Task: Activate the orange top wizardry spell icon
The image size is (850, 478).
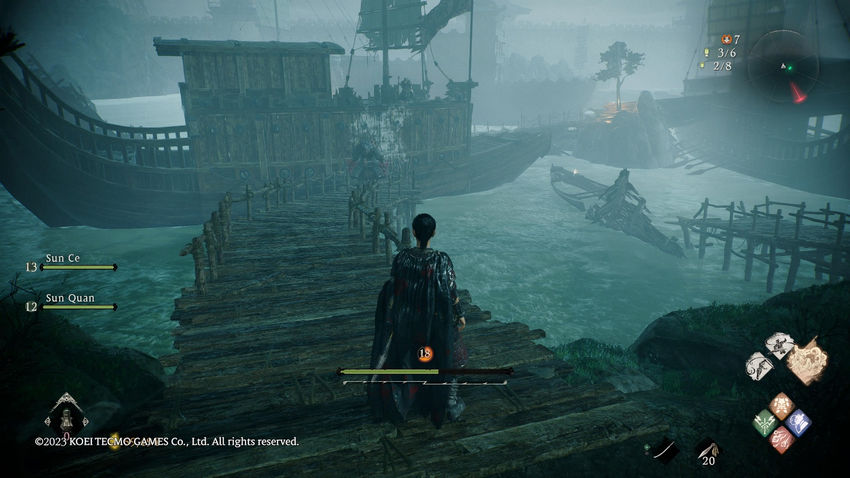Action: coord(781,404)
